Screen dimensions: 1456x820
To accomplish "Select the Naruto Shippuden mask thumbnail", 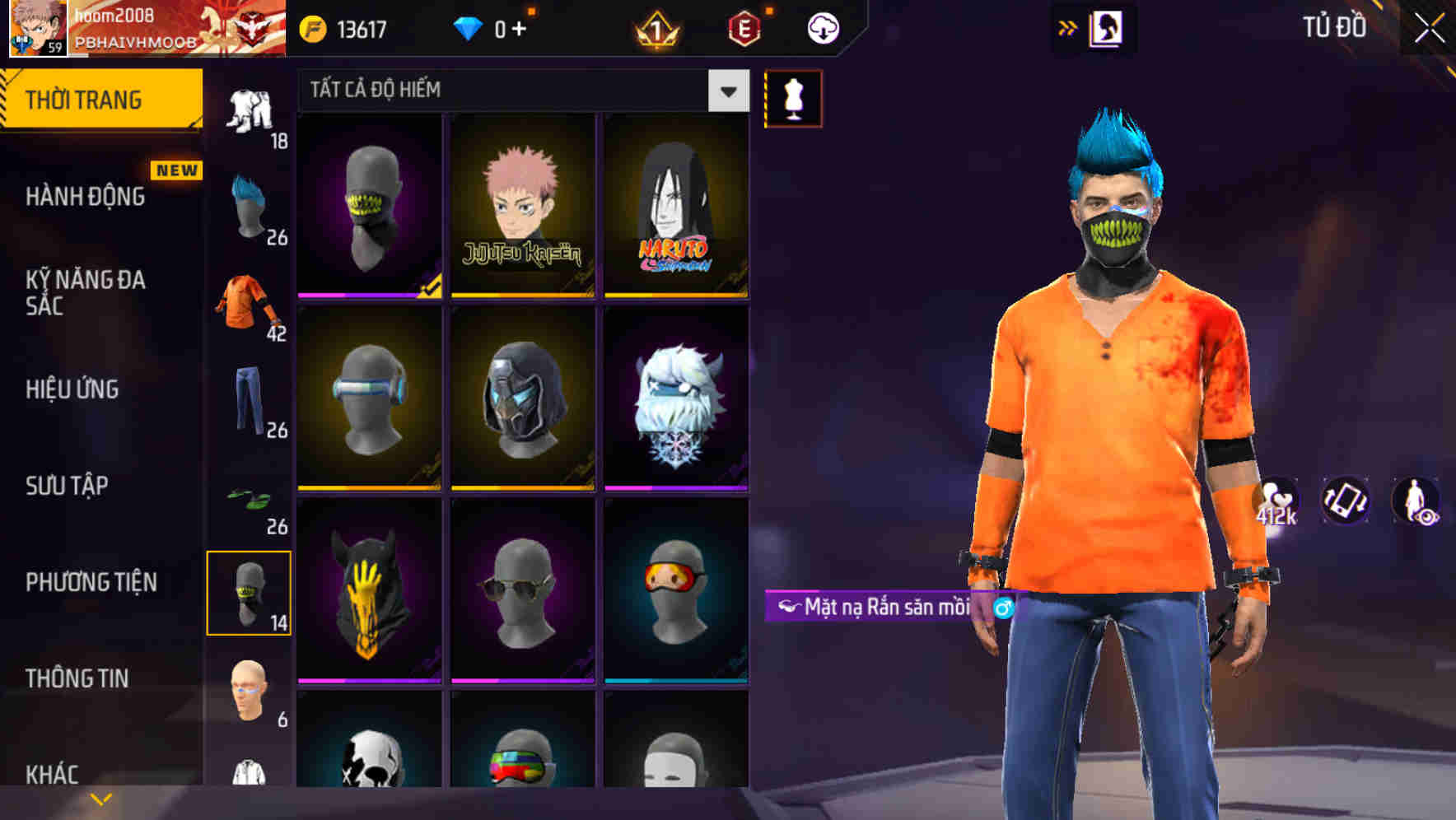I will [x=675, y=205].
